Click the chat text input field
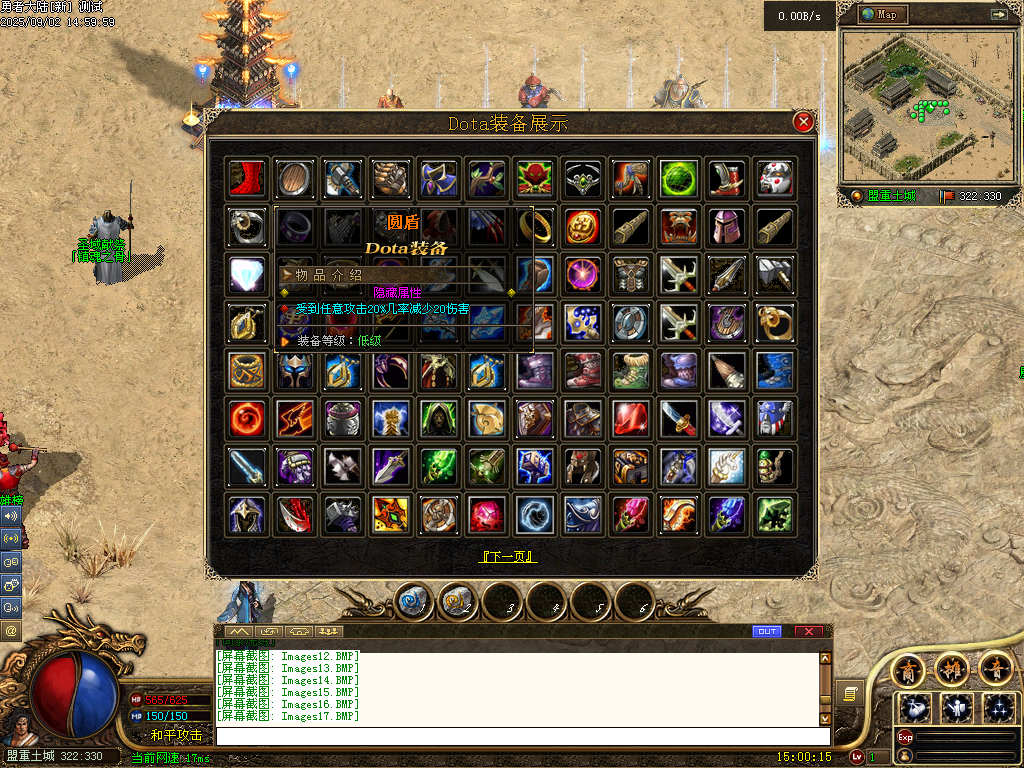This screenshot has width=1024, height=768. pyautogui.click(x=522, y=736)
